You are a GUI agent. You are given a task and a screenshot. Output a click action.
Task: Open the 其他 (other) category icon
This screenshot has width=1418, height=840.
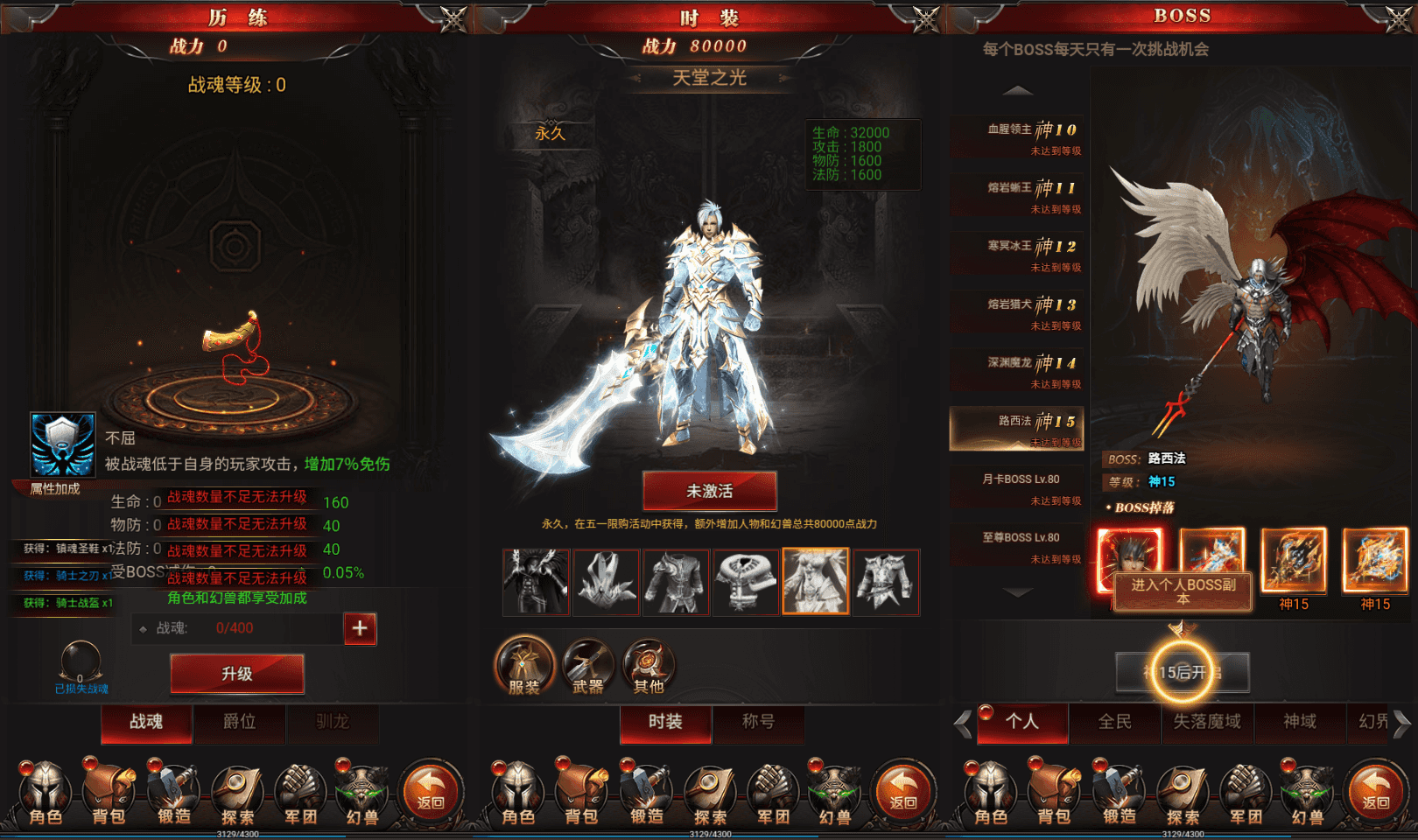click(648, 667)
